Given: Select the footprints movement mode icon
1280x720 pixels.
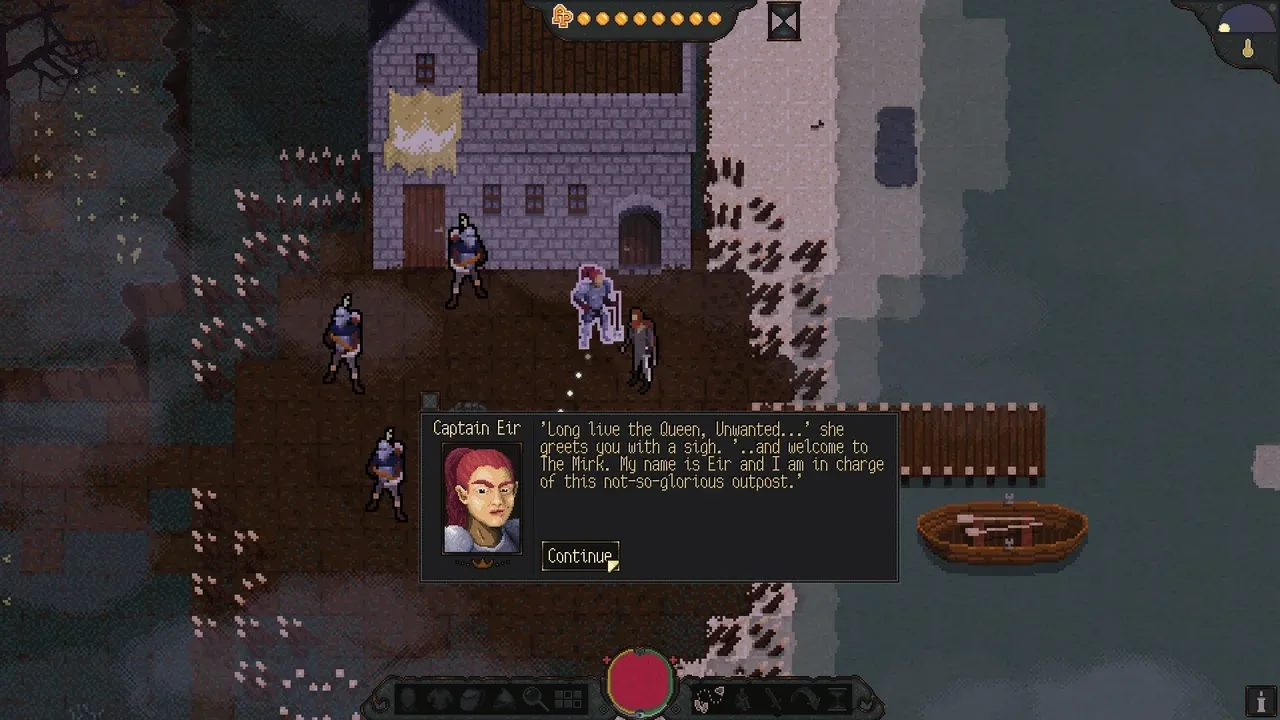Looking at the screenshot, I should point(711,699).
